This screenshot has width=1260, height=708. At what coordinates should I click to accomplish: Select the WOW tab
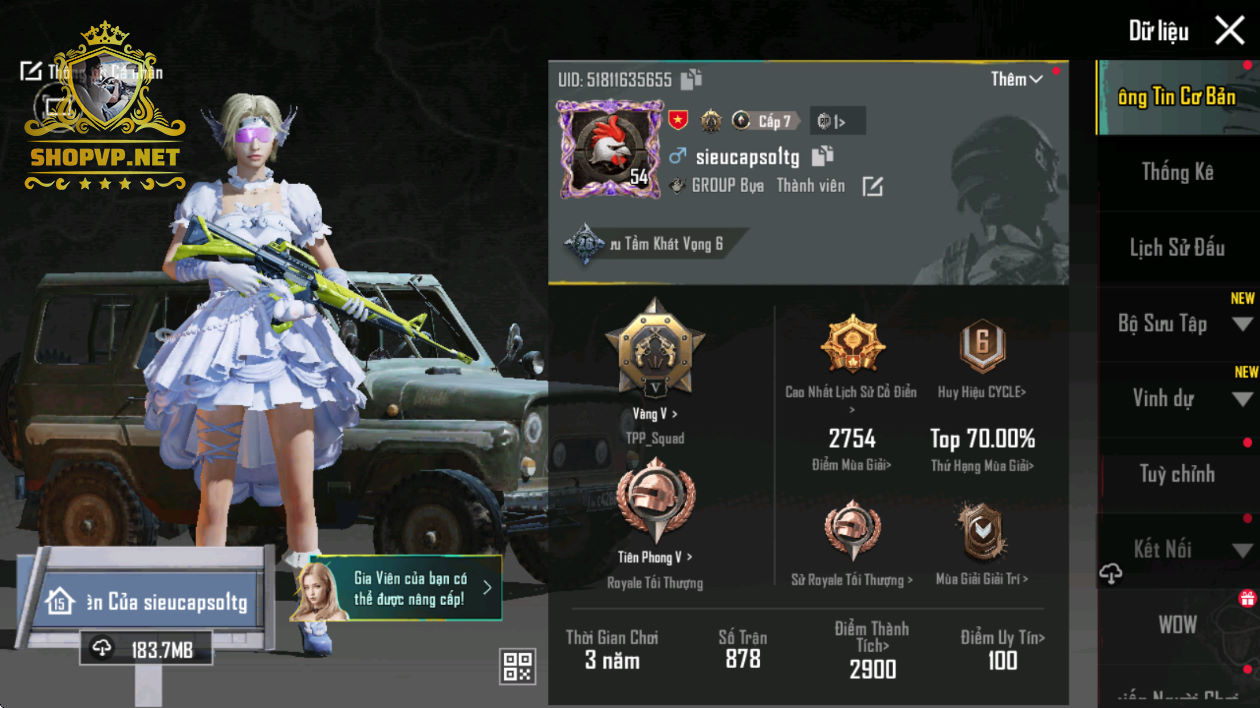tap(1177, 625)
